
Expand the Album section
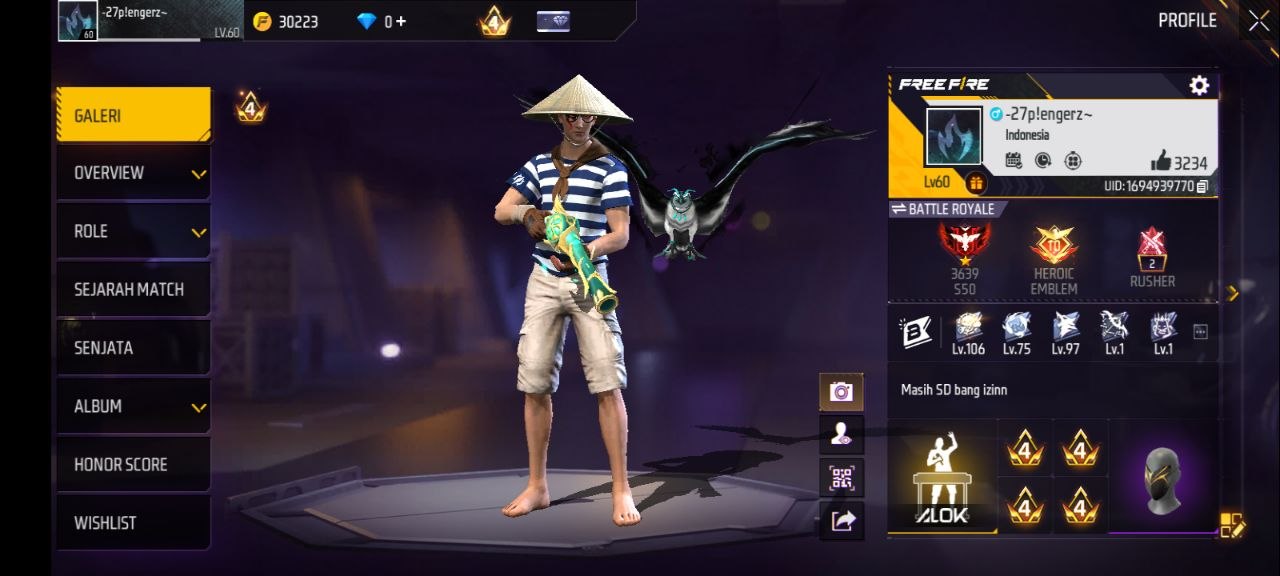[132, 406]
